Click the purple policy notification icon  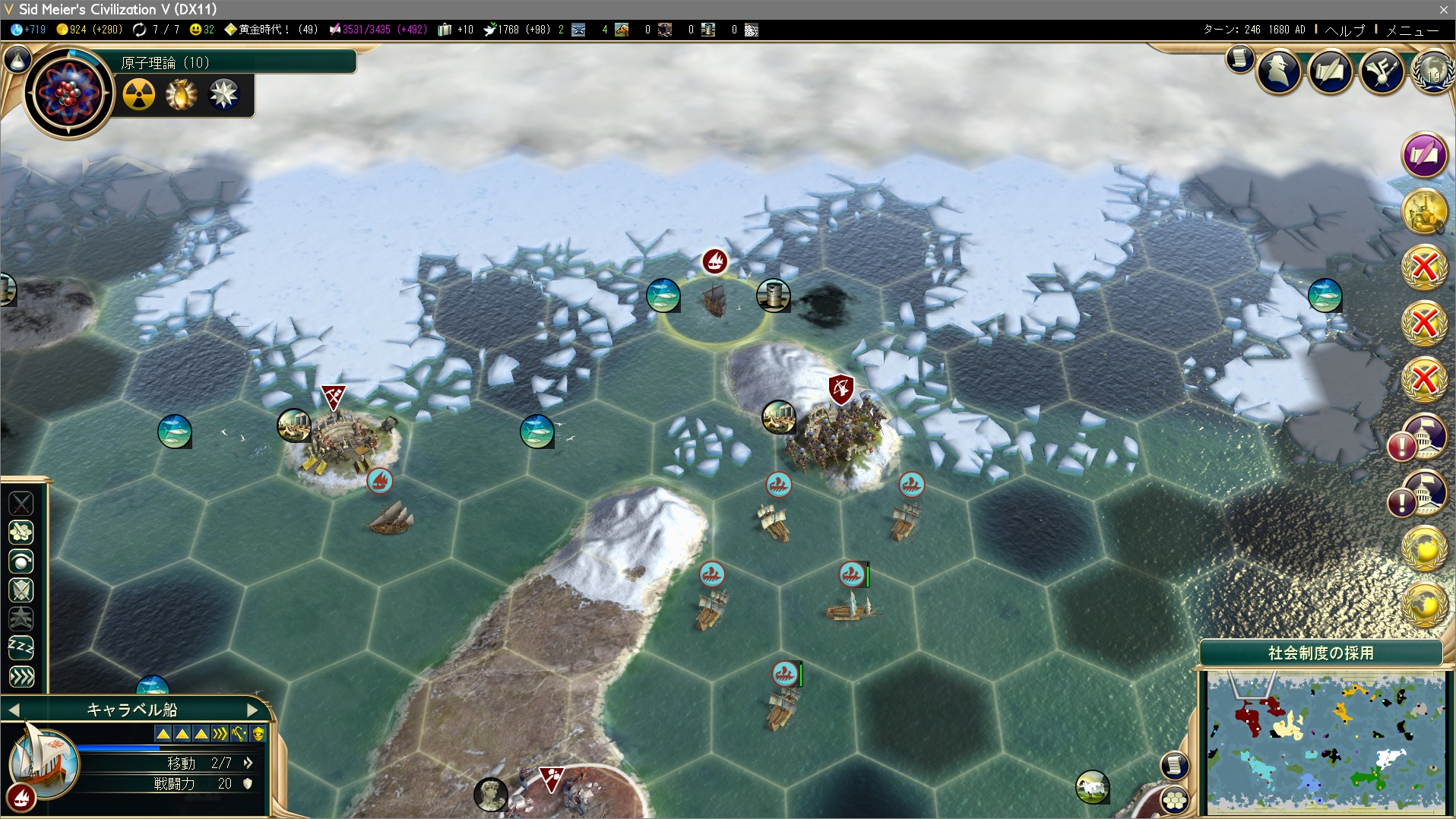pos(1423,155)
